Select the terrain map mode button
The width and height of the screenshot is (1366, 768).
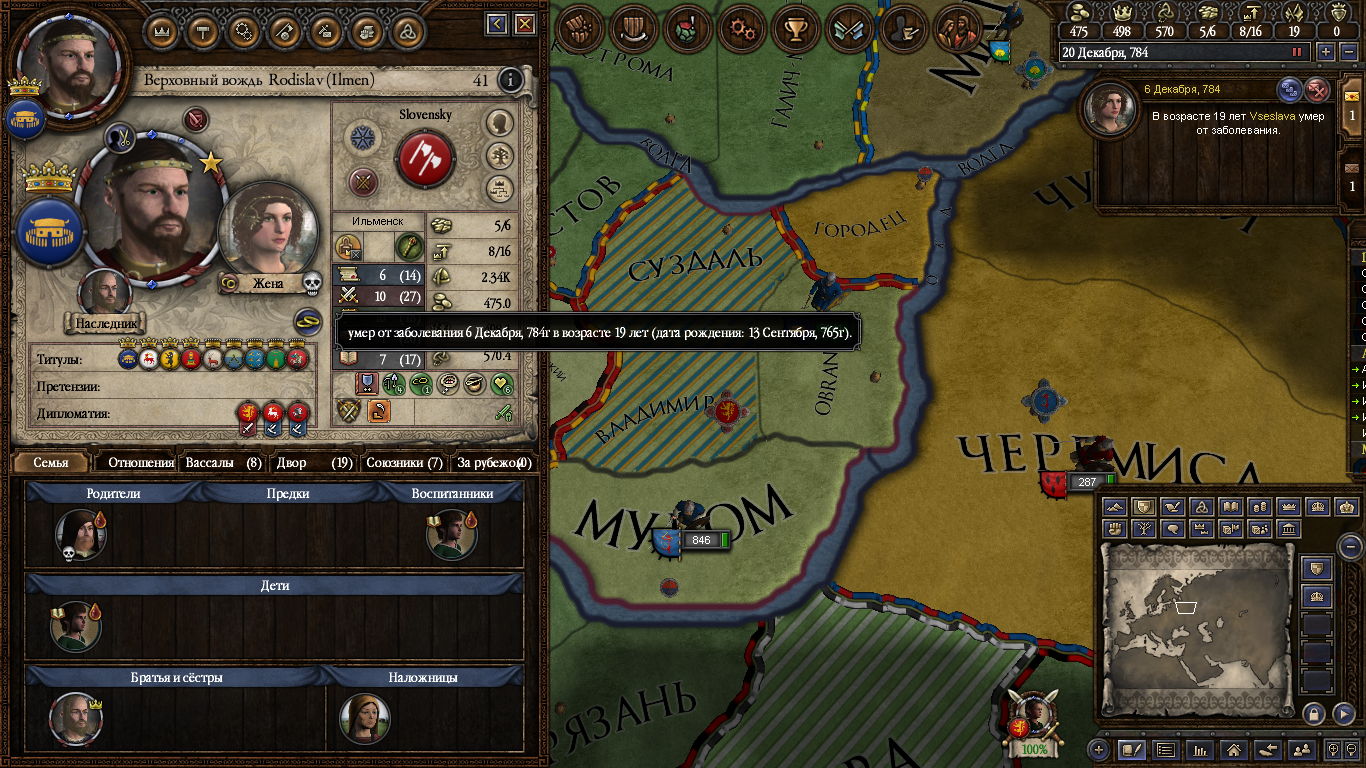click(1115, 508)
